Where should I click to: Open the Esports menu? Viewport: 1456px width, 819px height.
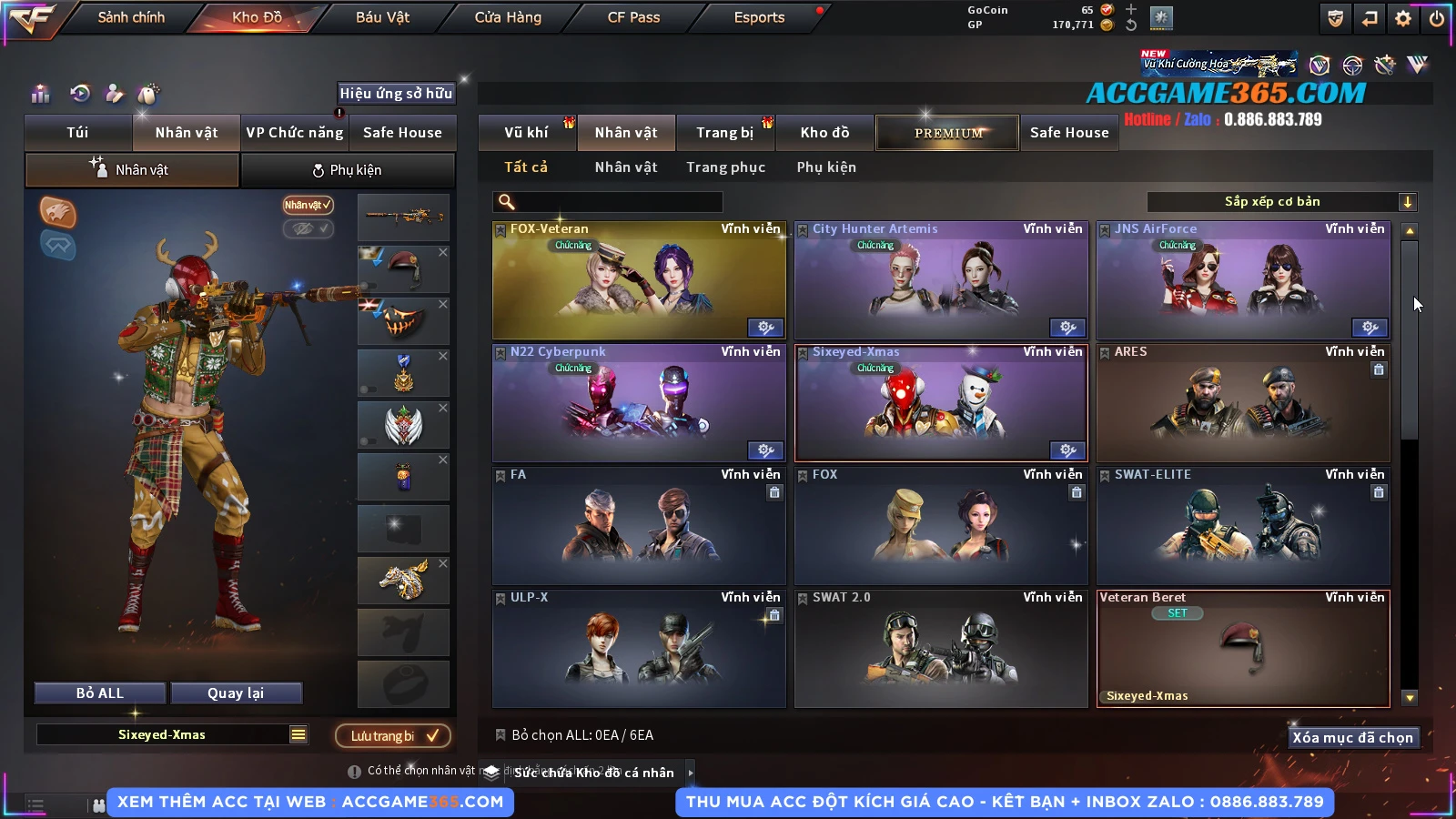pyautogui.click(x=759, y=17)
